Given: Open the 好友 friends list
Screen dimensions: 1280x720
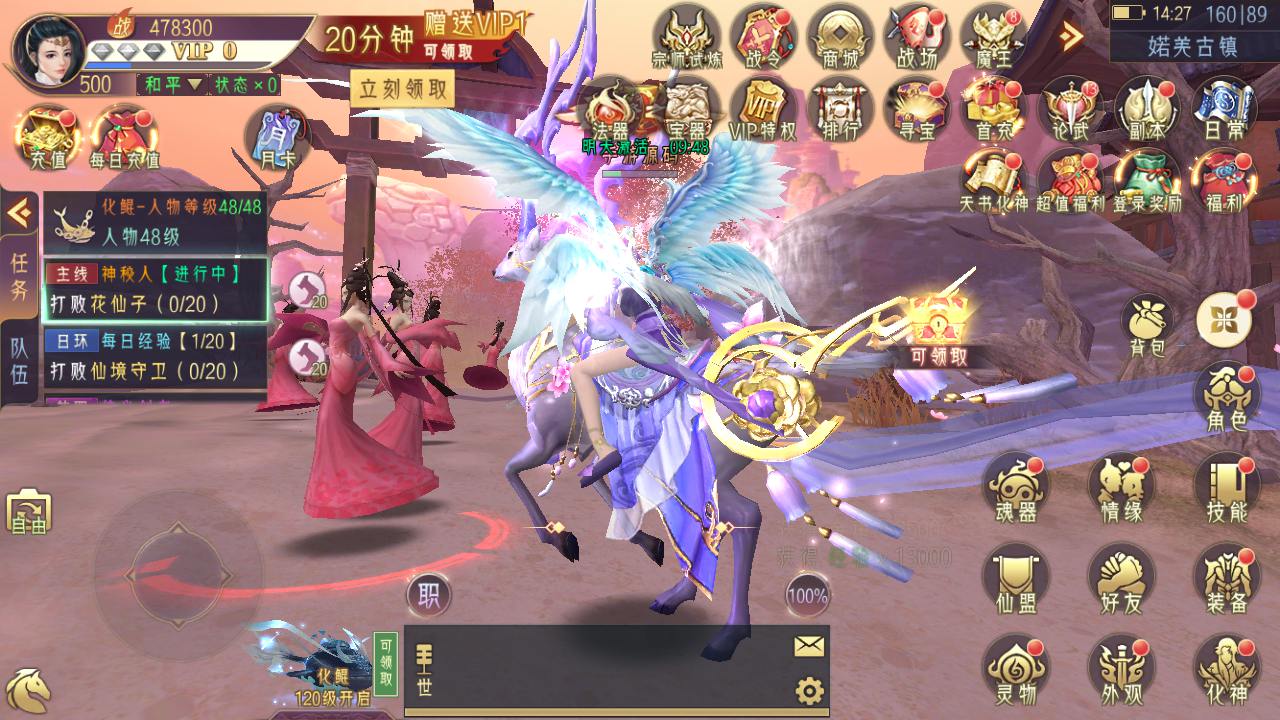Looking at the screenshot, I should [x=1120, y=579].
